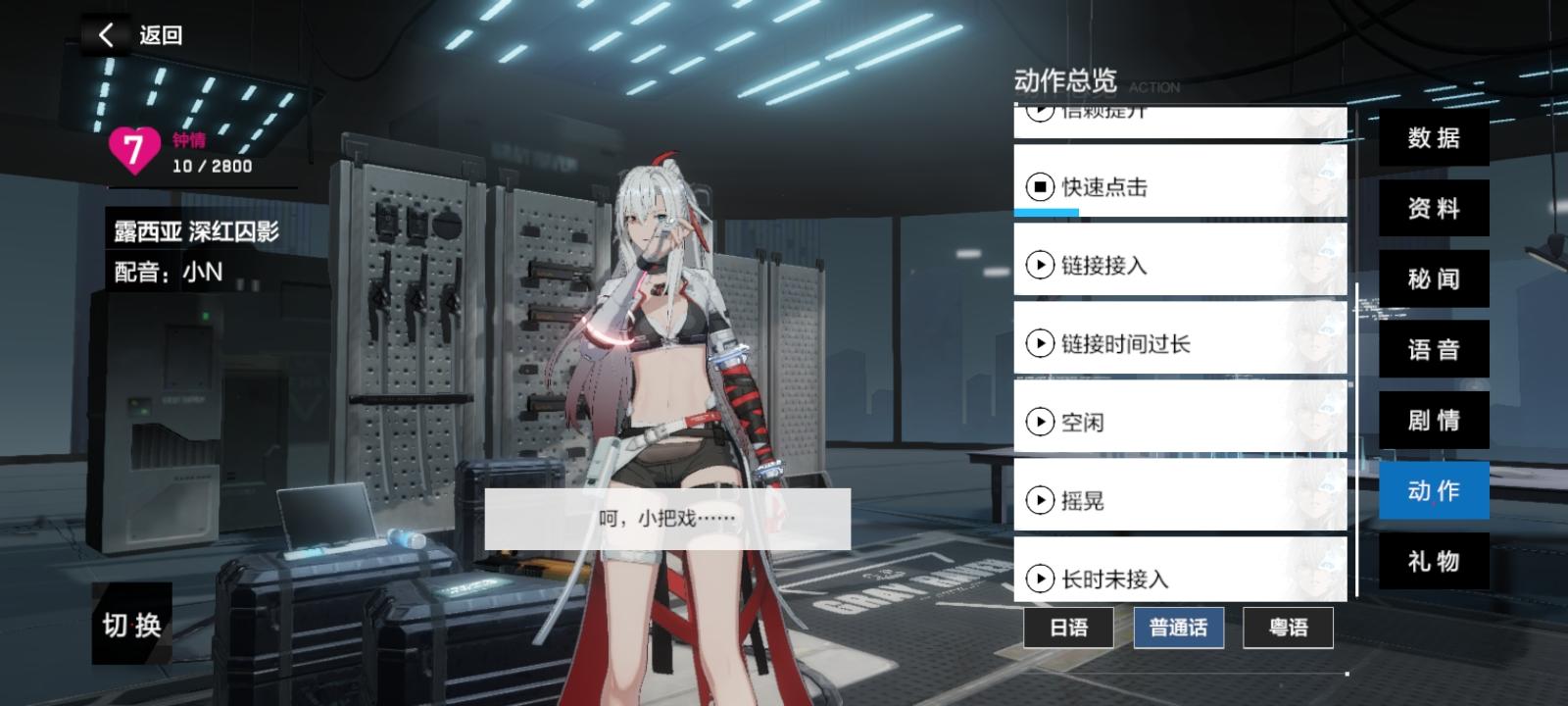Viewport: 1568px width, 706px height.
Task: Open the 礼物 gifts tab
Action: [x=1433, y=562]
